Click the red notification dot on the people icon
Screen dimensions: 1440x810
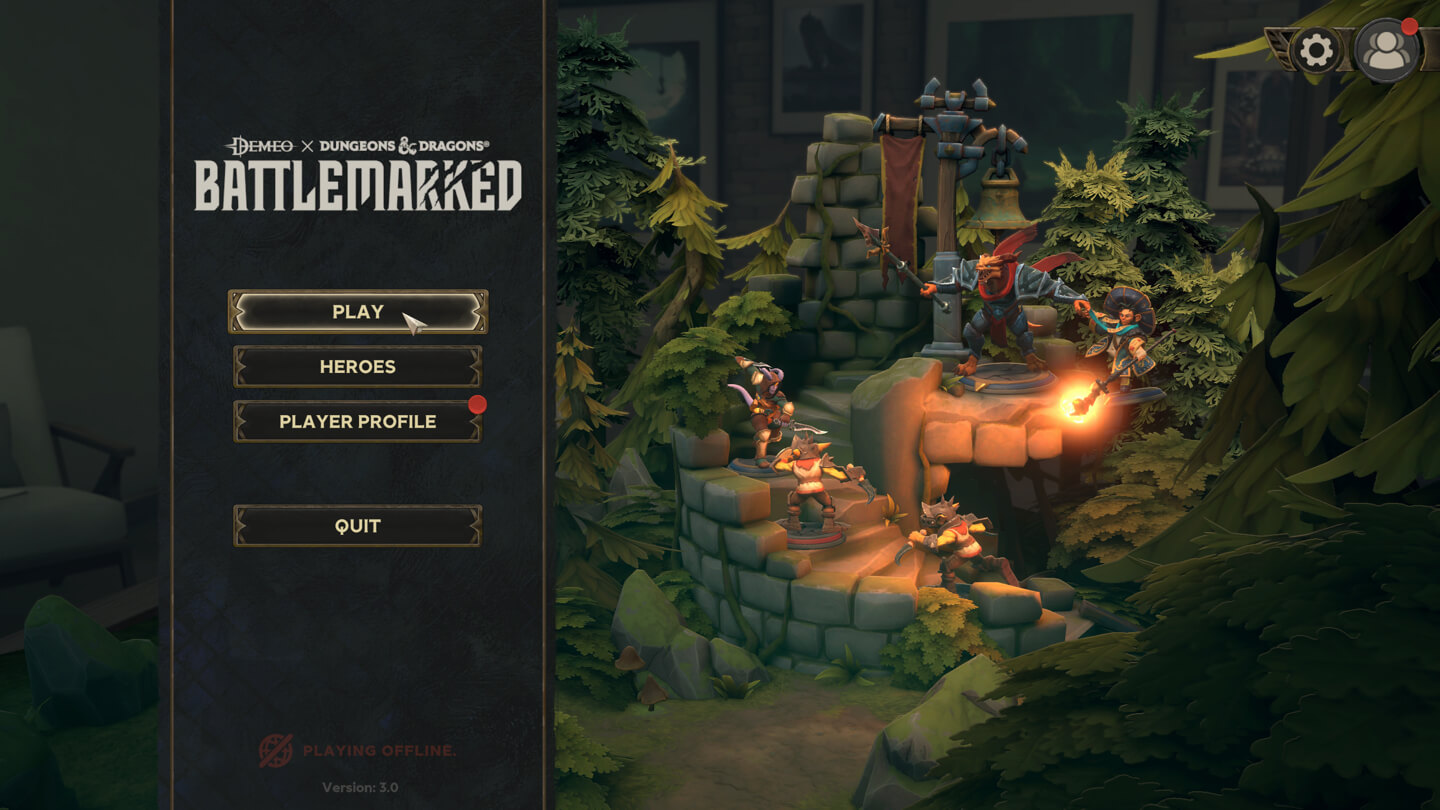pyautogui.click(x=1409, y=29)
